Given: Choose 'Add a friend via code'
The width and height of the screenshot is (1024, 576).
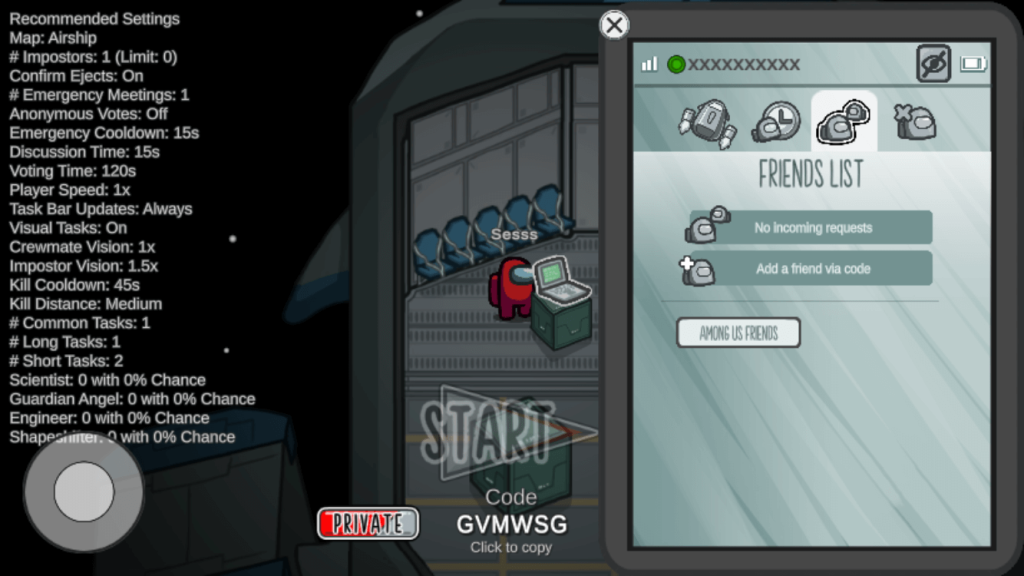Looking at the screenshot, I should click(x=812, y=269).
